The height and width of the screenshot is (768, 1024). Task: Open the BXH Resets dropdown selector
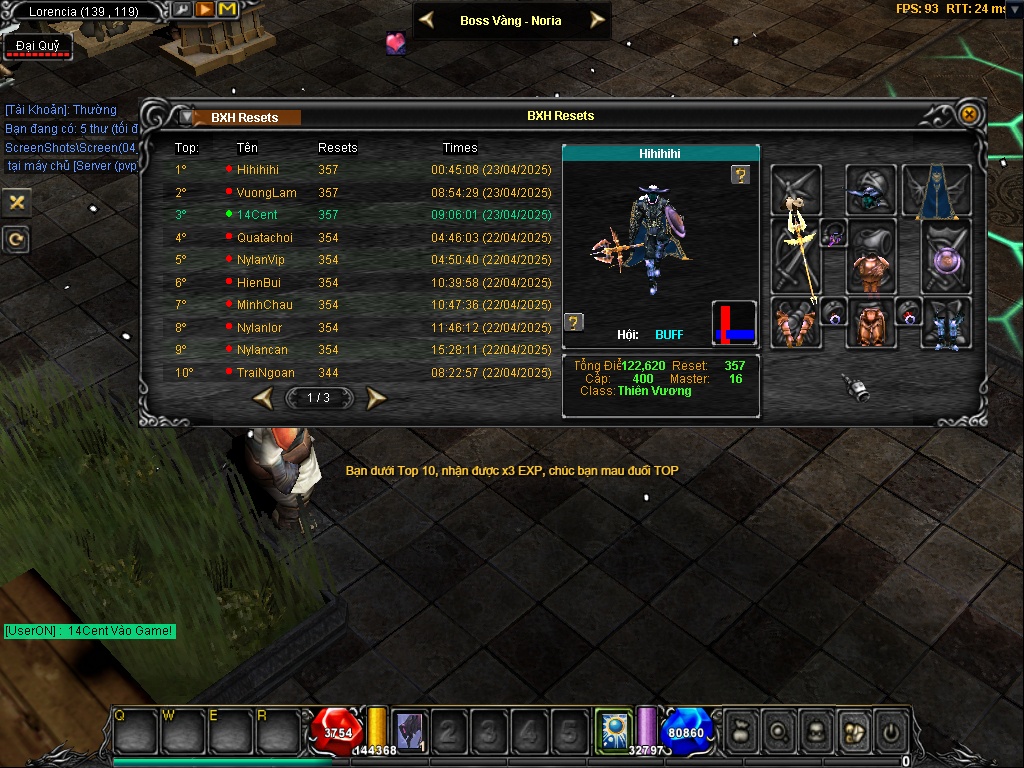click(186, 117)
